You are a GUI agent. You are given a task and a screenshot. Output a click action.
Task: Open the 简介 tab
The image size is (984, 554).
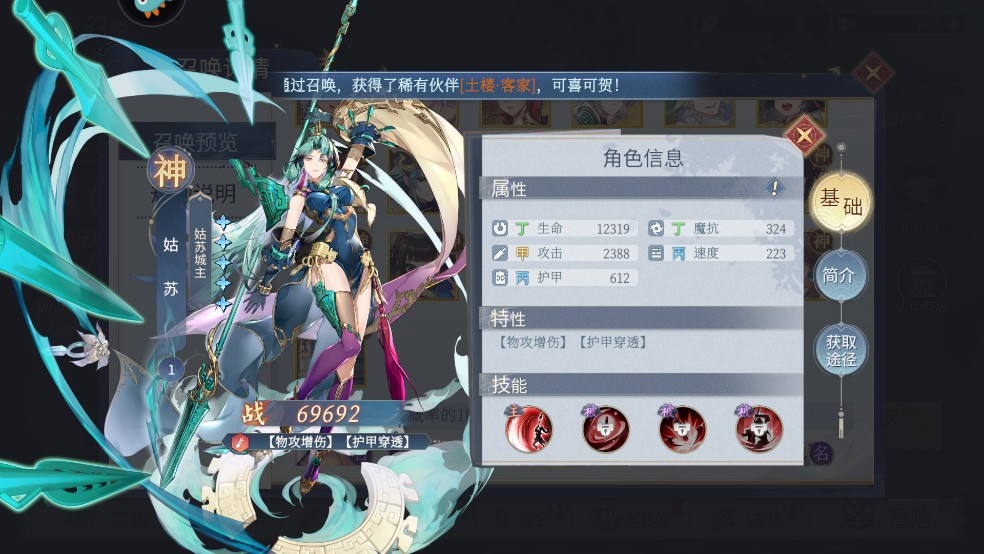pyautogui.click(x=840, y=276)
